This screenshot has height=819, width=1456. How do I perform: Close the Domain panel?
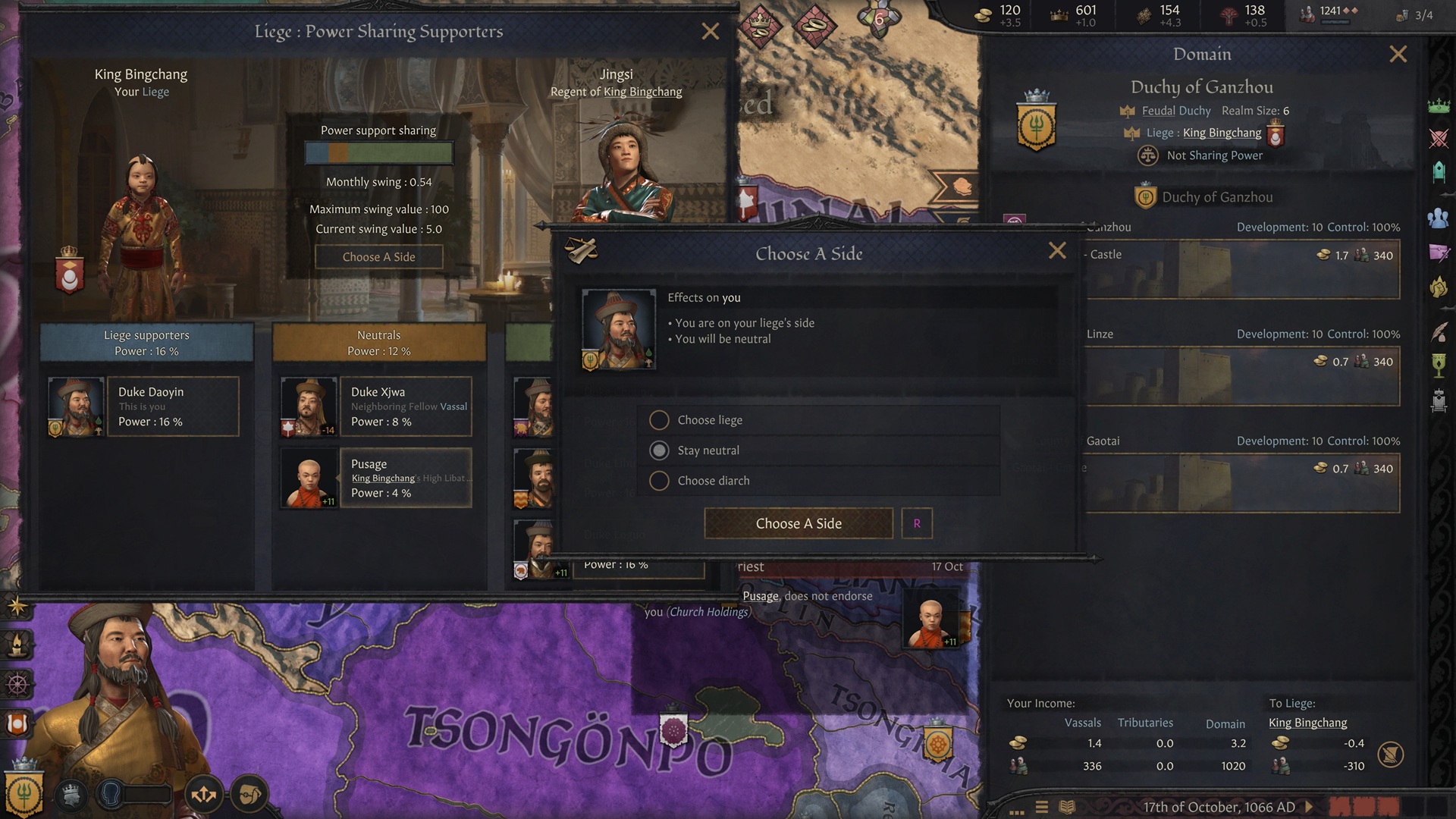tap(1398, 54)
